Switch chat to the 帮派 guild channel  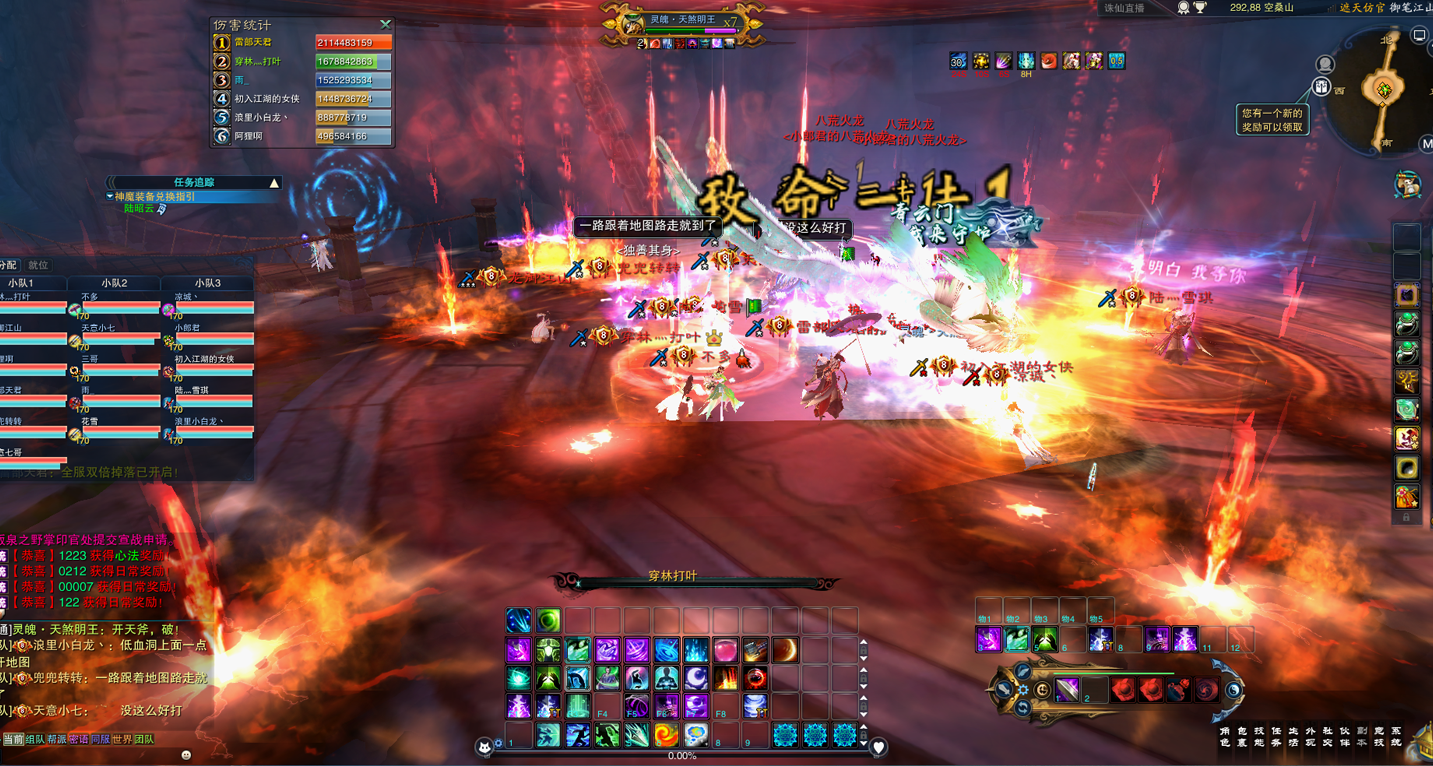(56, 740)
